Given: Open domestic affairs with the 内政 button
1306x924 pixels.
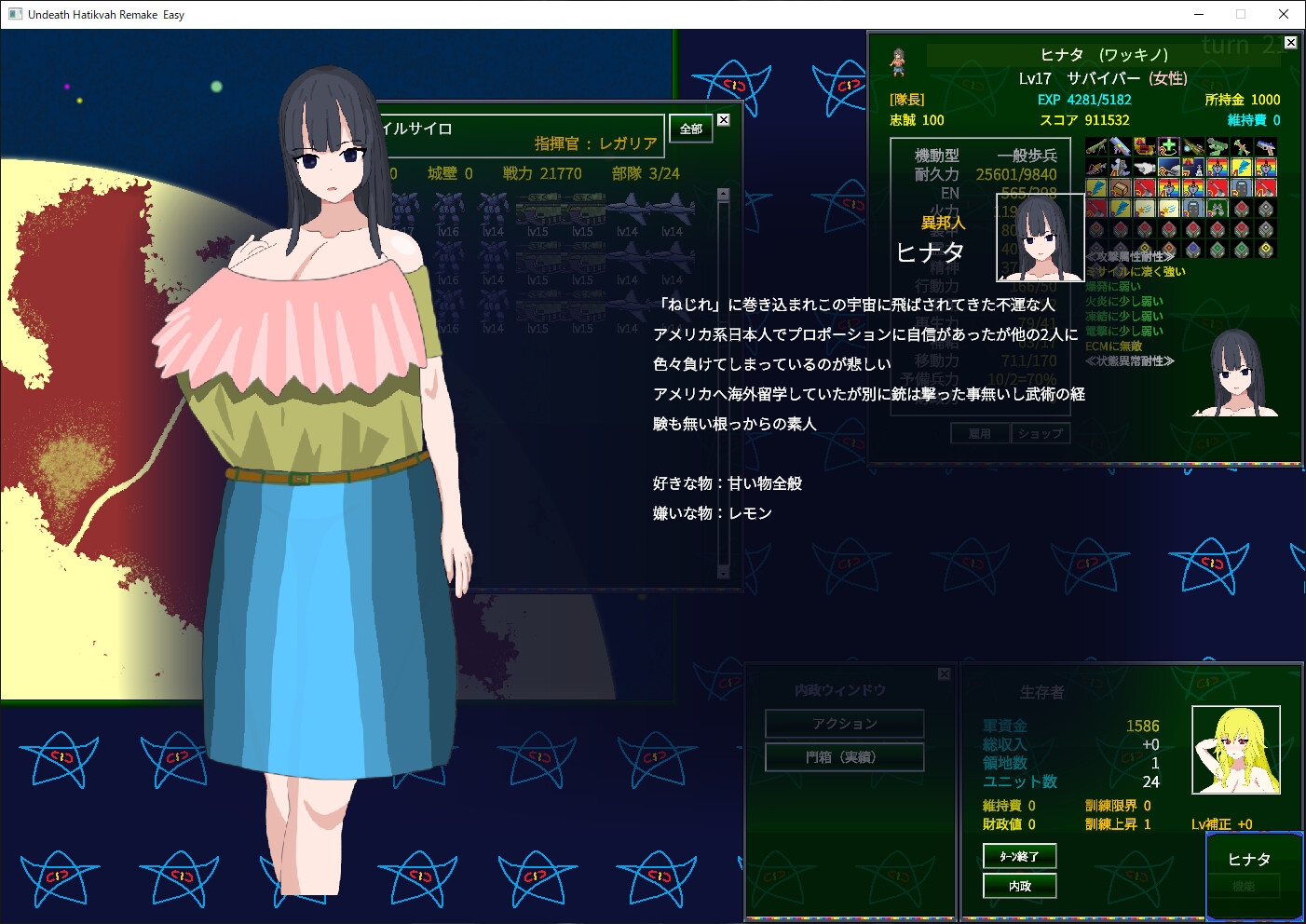Looking at the screenshot, I should point(1019,886).
